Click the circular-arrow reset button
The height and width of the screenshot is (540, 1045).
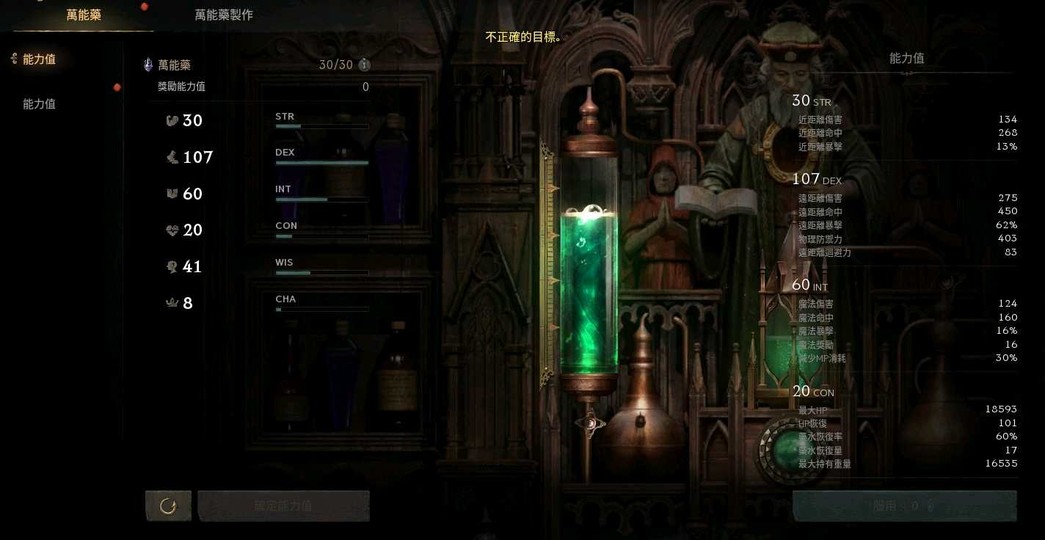click(168, 506)
